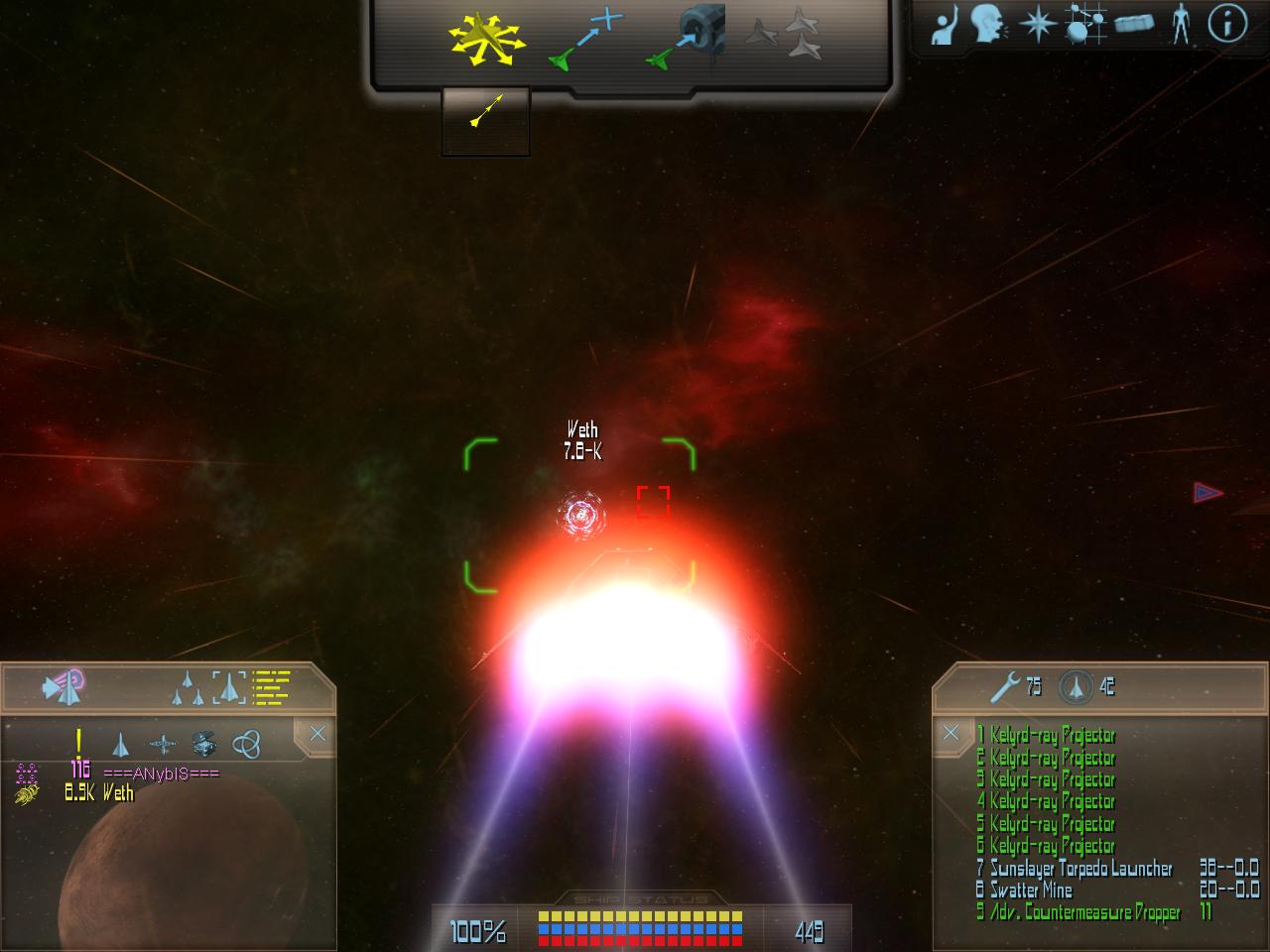Toggle the bracketed ship target icon
The width and height of the screenshot is (1270, 952).
point(228,686)
